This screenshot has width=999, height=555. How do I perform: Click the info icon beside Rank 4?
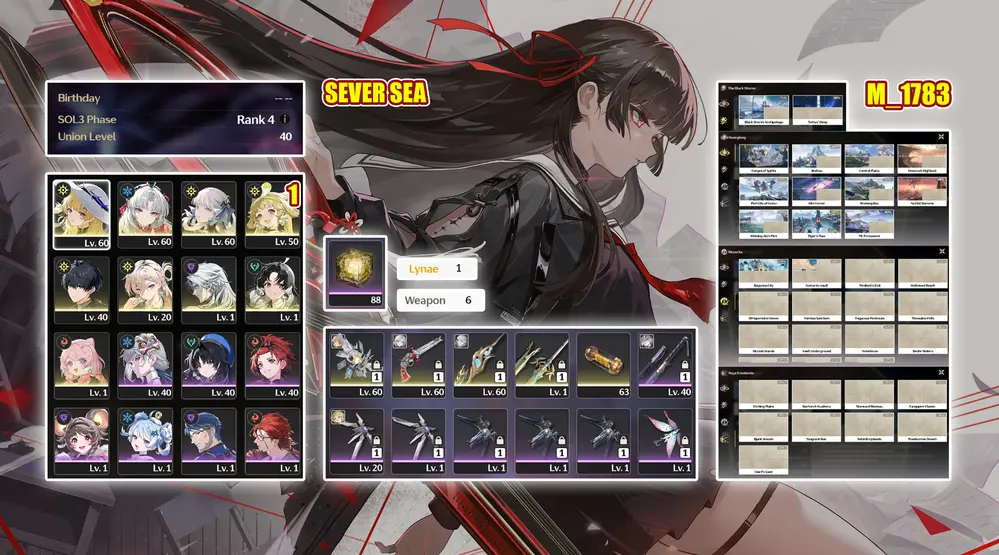point(284,119)
